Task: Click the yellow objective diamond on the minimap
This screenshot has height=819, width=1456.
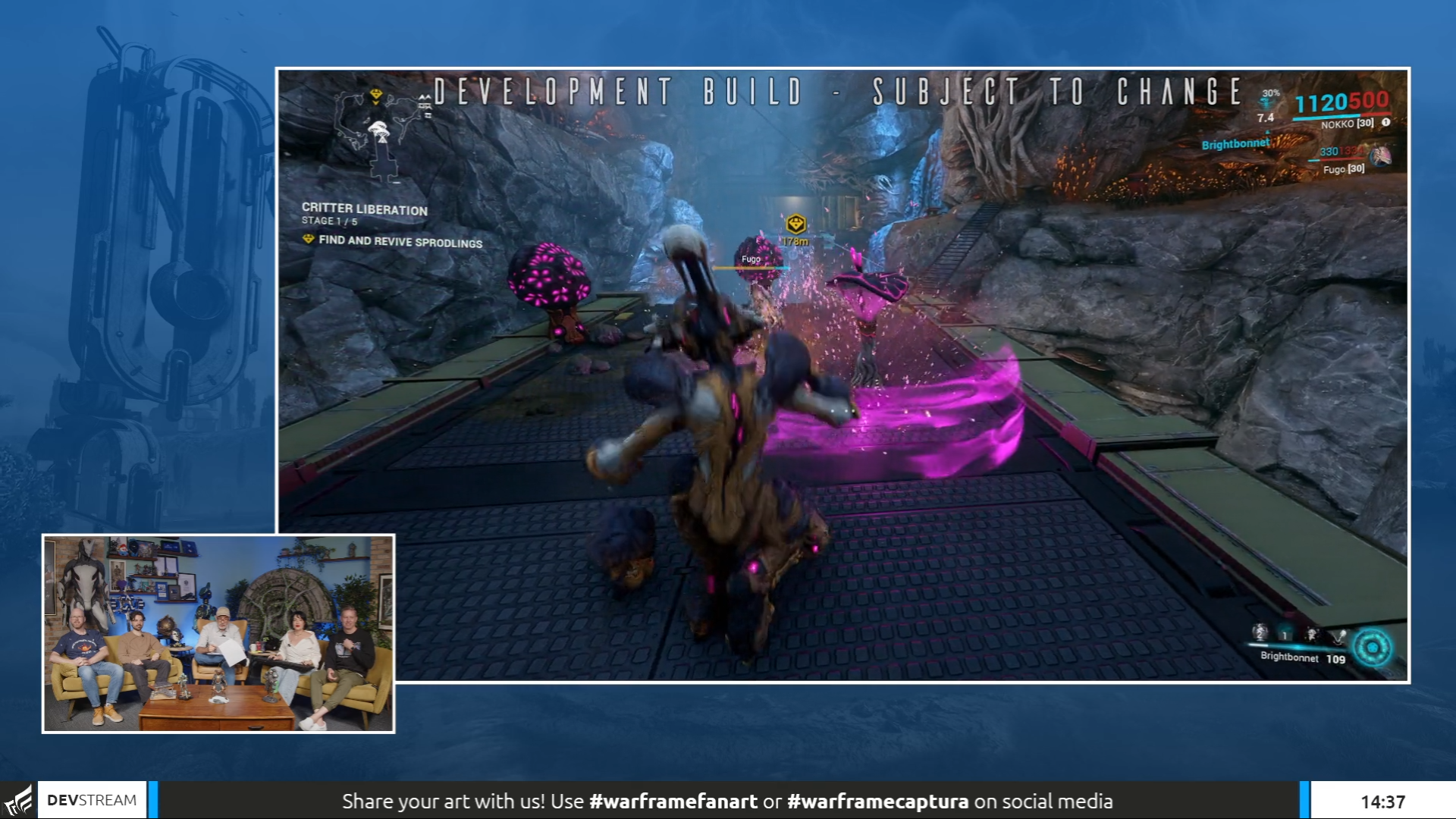Action: [x=375, y=94]
